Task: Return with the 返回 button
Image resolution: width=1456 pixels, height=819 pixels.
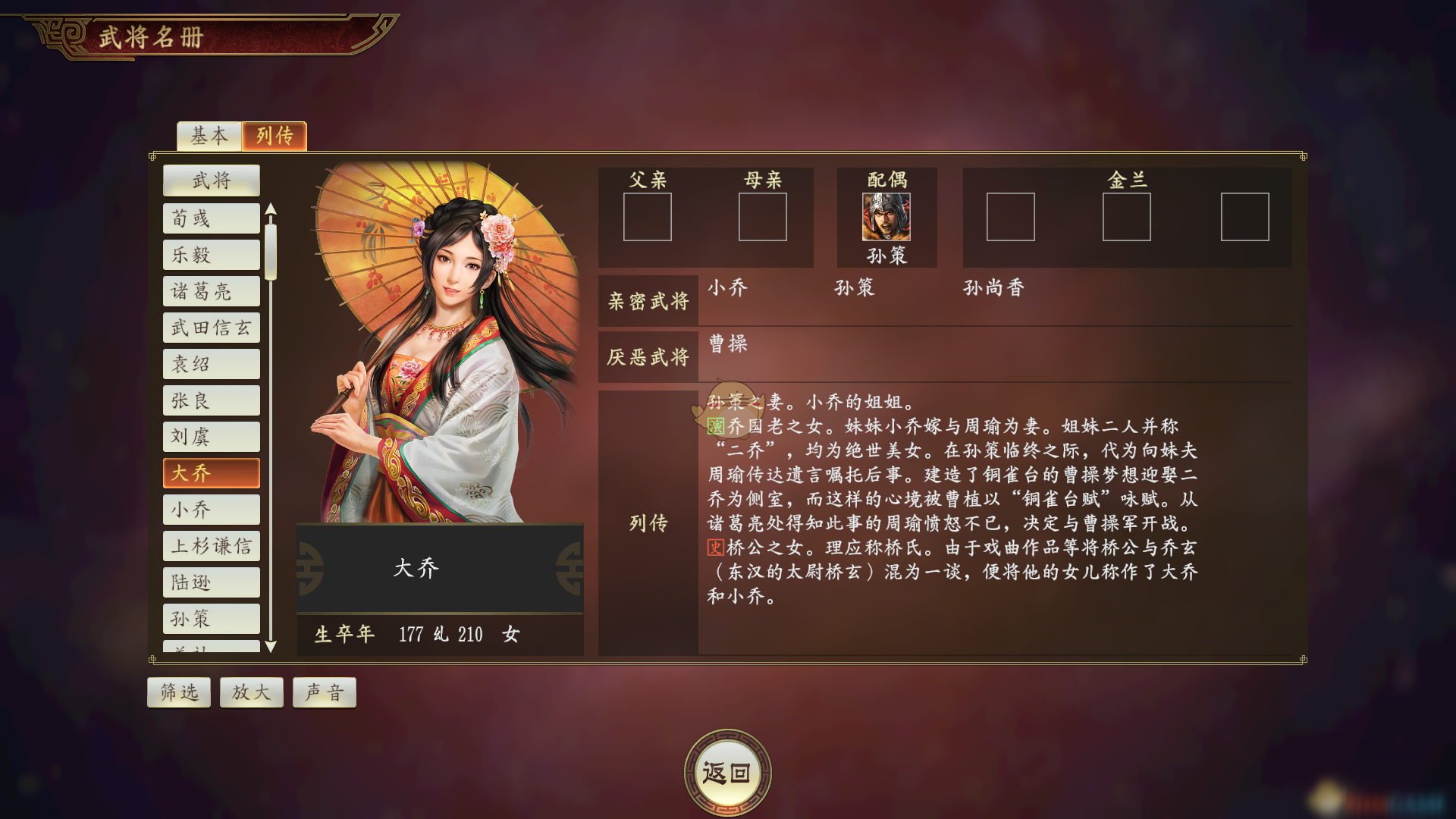Action: pyautogui.click(x=727, y=773)
